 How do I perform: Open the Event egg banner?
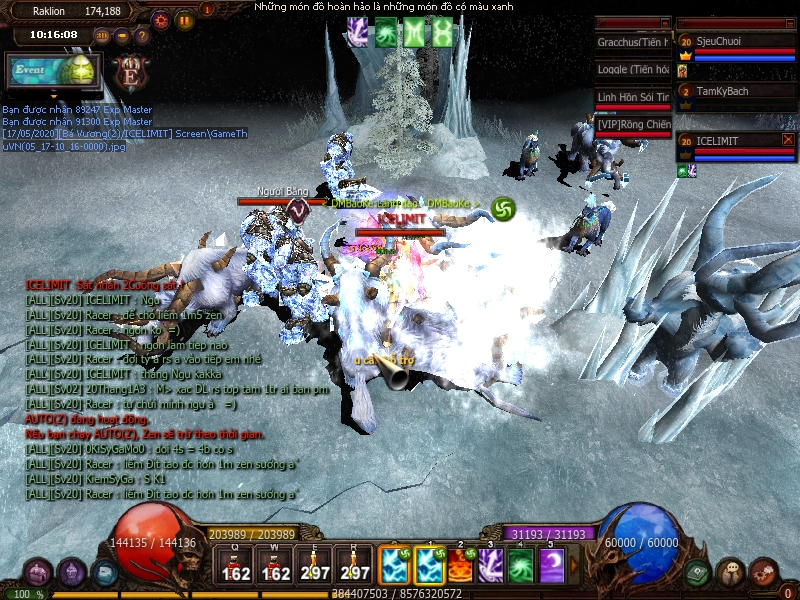52,71
